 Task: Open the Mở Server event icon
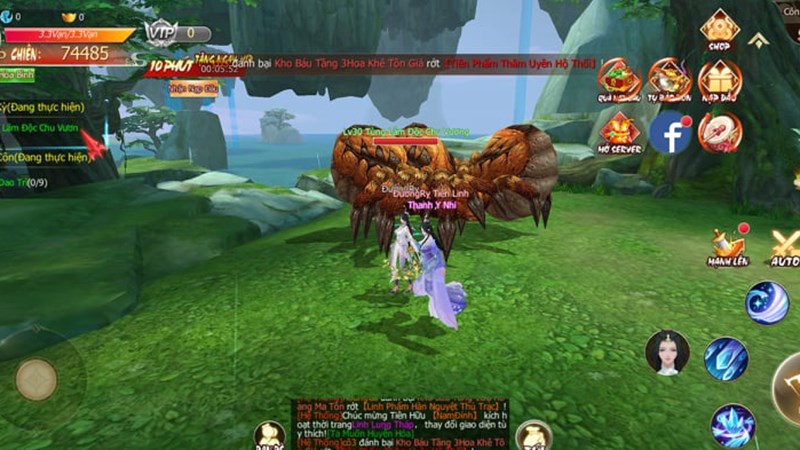(x=620, y=132)
